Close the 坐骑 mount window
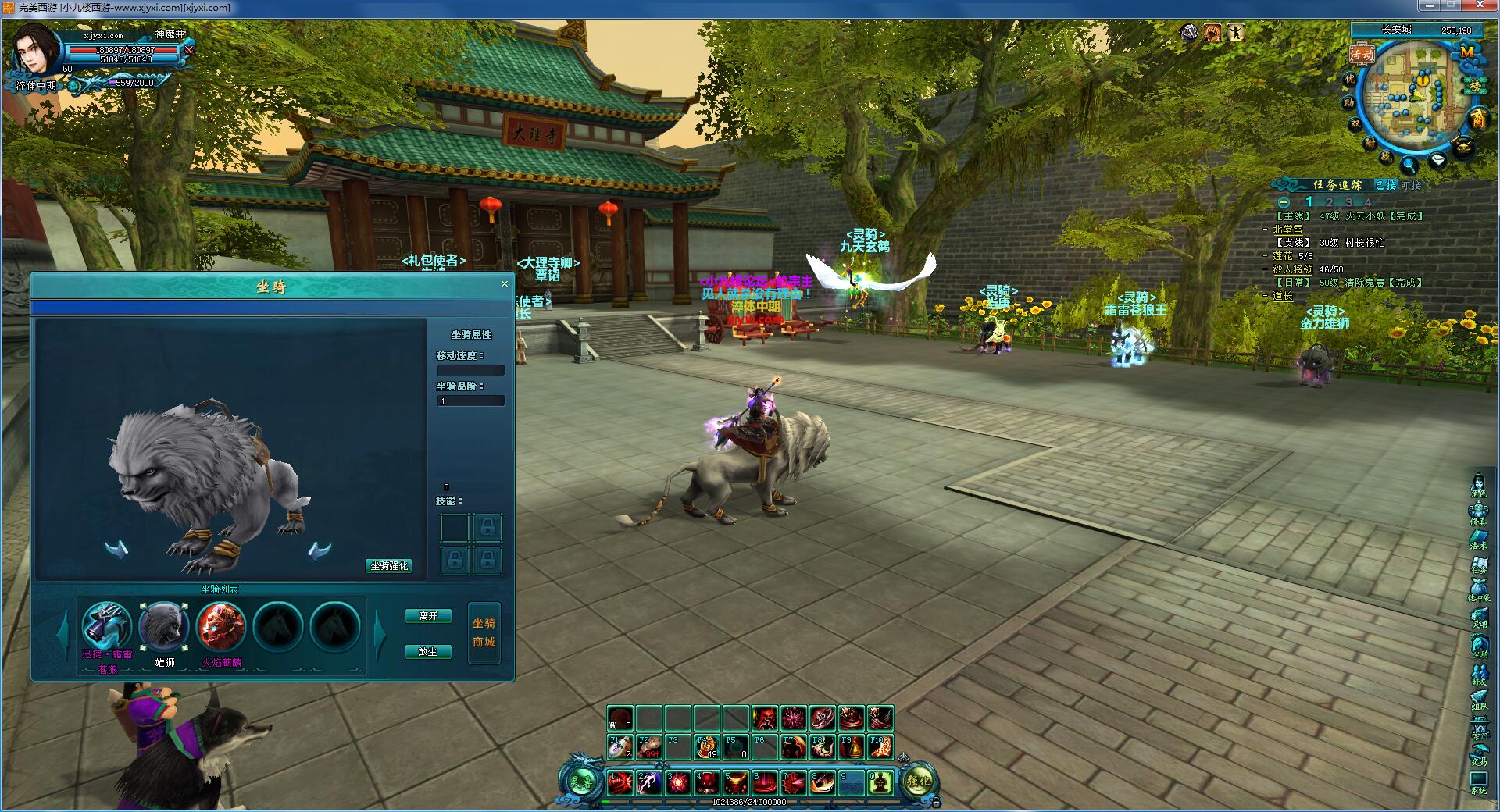1500x812 pixels. 504,284
